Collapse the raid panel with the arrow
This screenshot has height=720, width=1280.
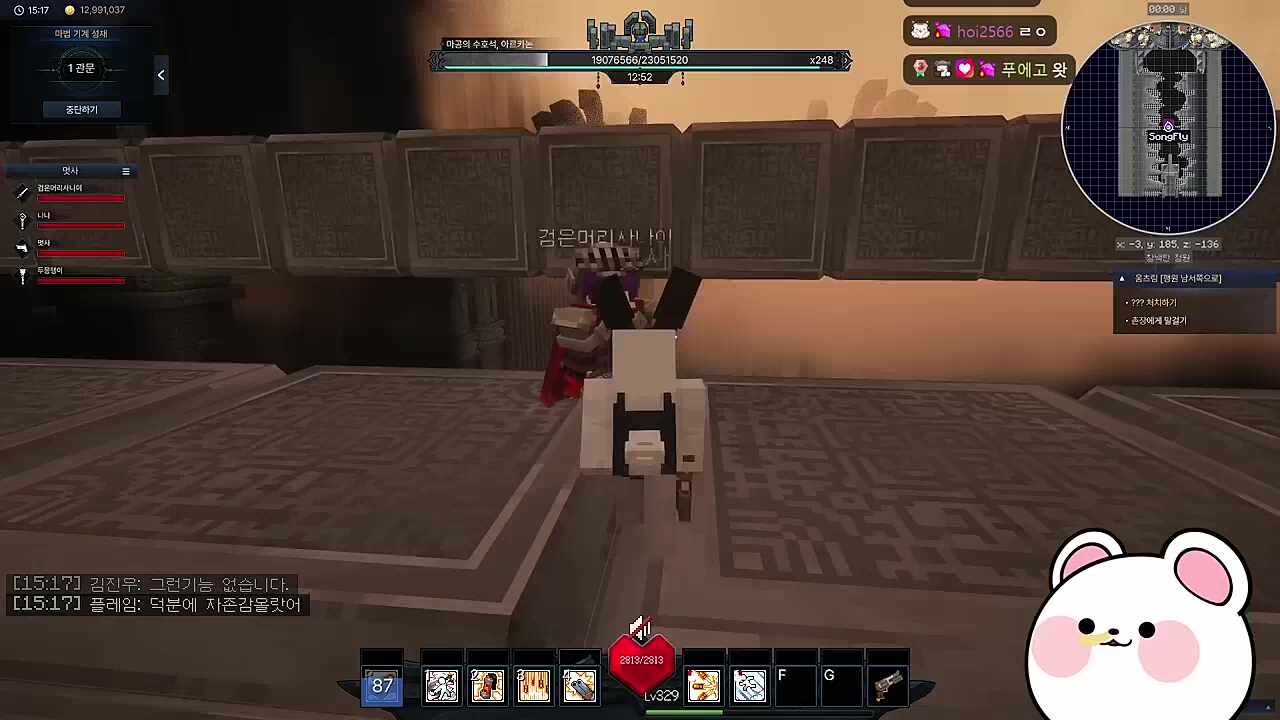[x=161, y=75]
